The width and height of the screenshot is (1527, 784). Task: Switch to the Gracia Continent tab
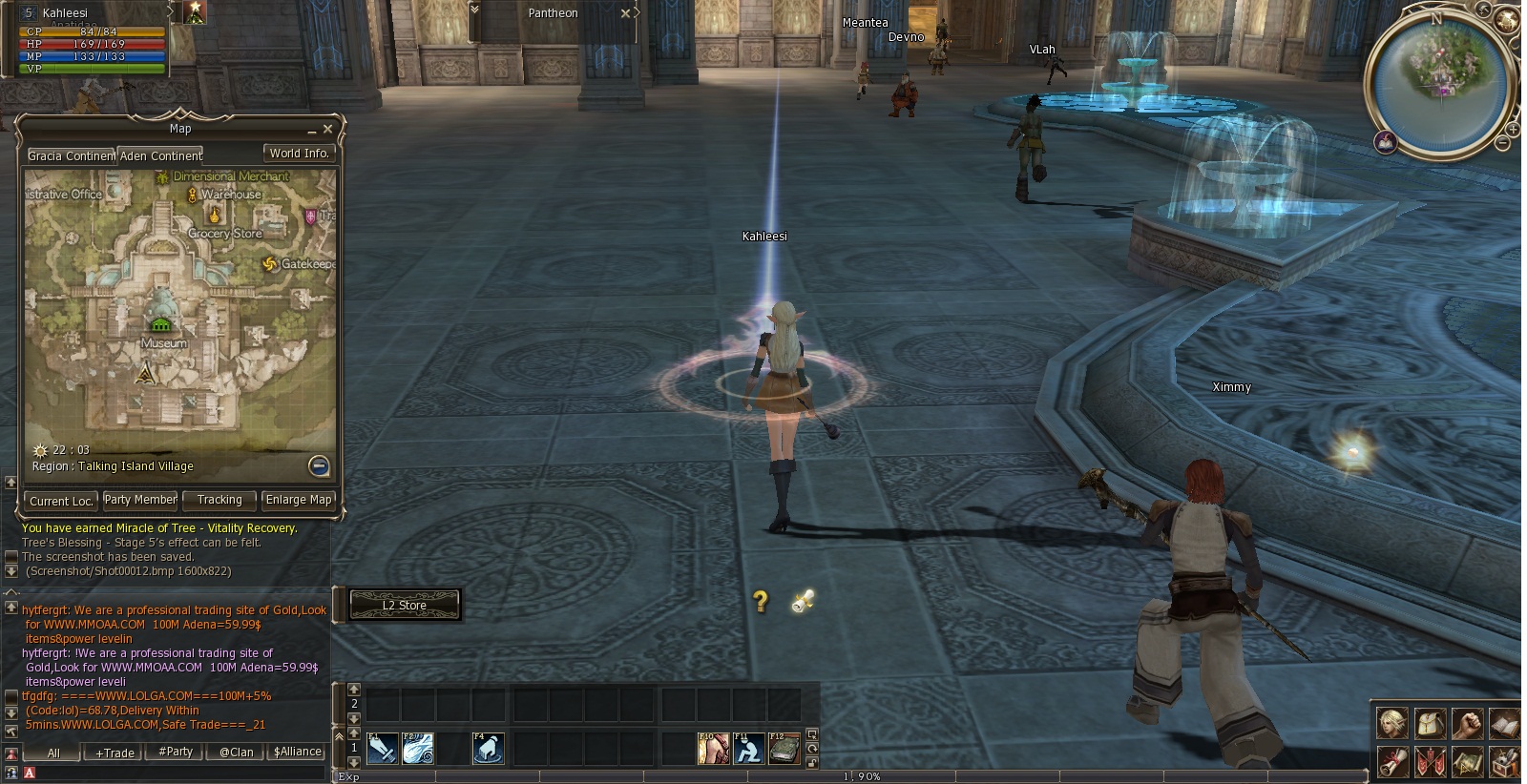[x=71, y=155]
